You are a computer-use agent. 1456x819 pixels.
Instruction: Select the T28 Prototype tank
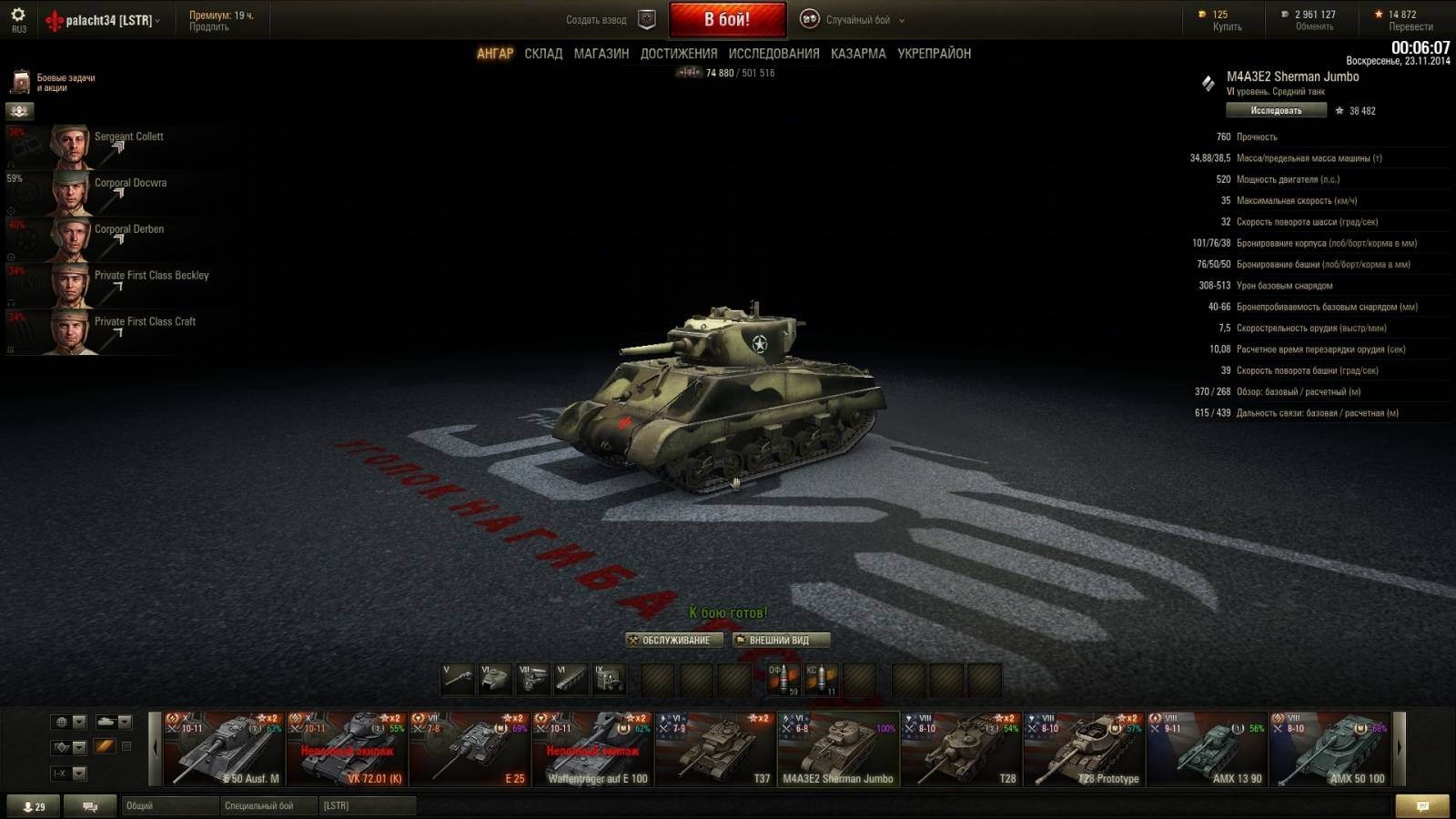[1084, 750]
